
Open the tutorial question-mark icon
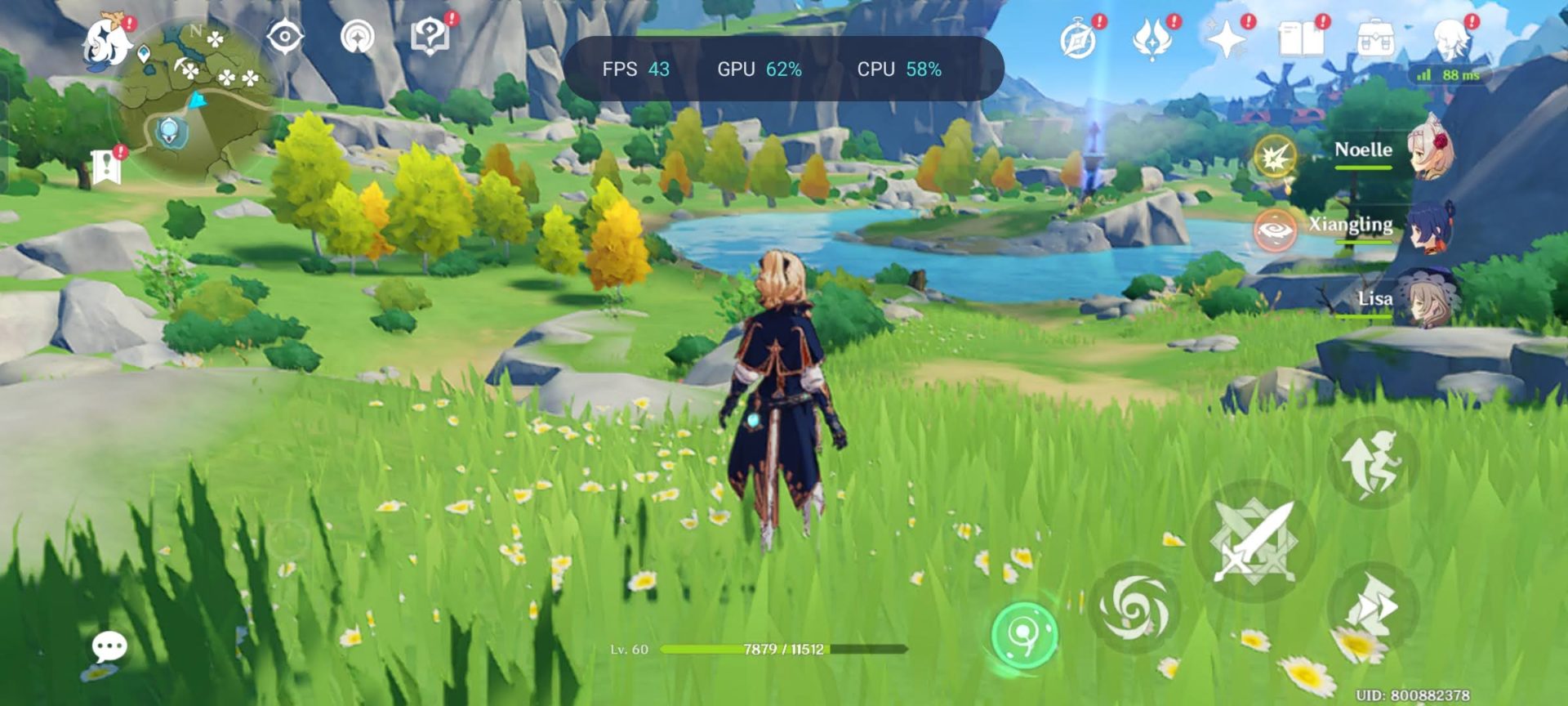pyautogui.click(x=430, y=37)
